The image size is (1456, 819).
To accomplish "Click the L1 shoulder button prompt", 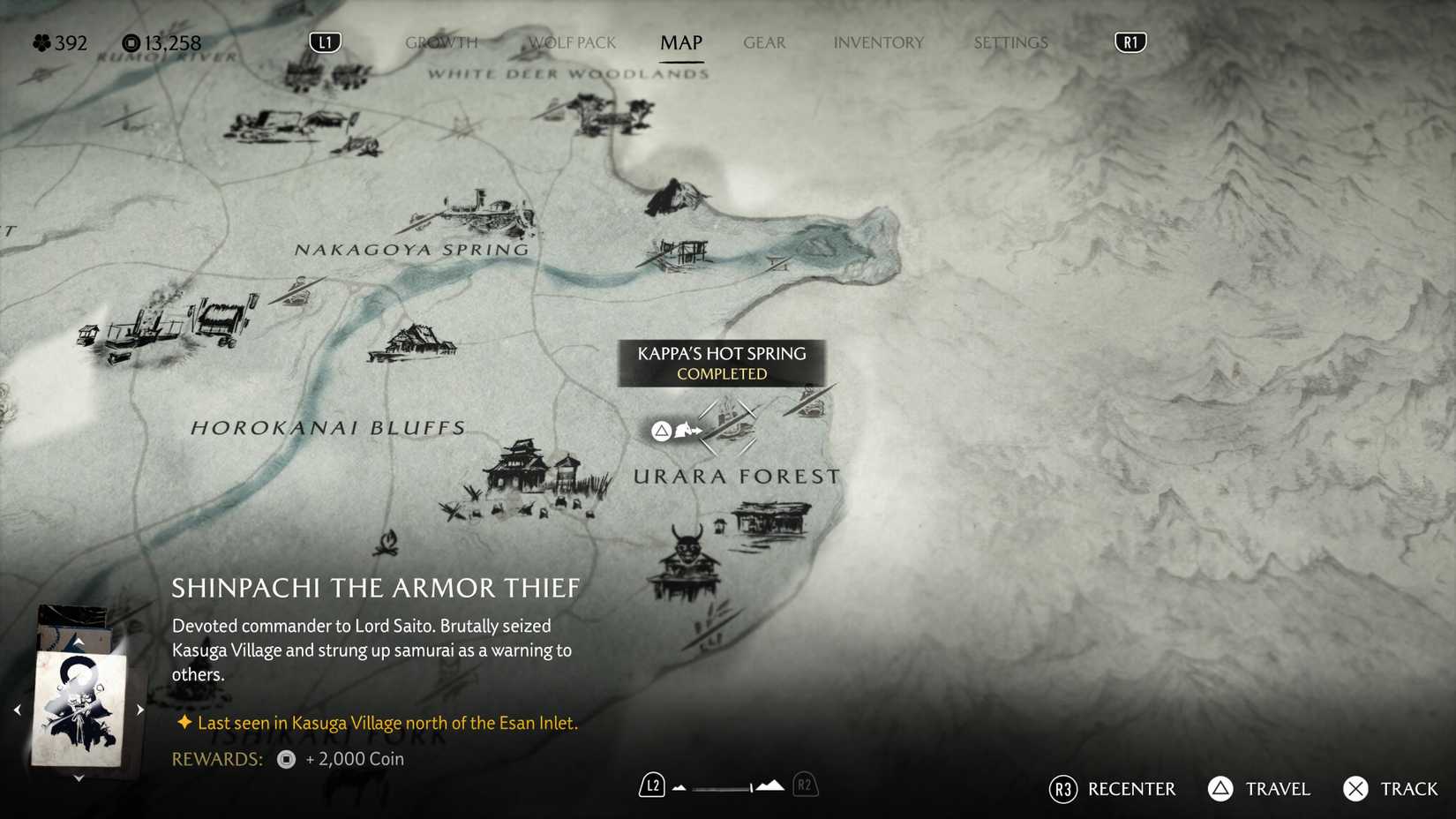I will click(x=323, y=41).
